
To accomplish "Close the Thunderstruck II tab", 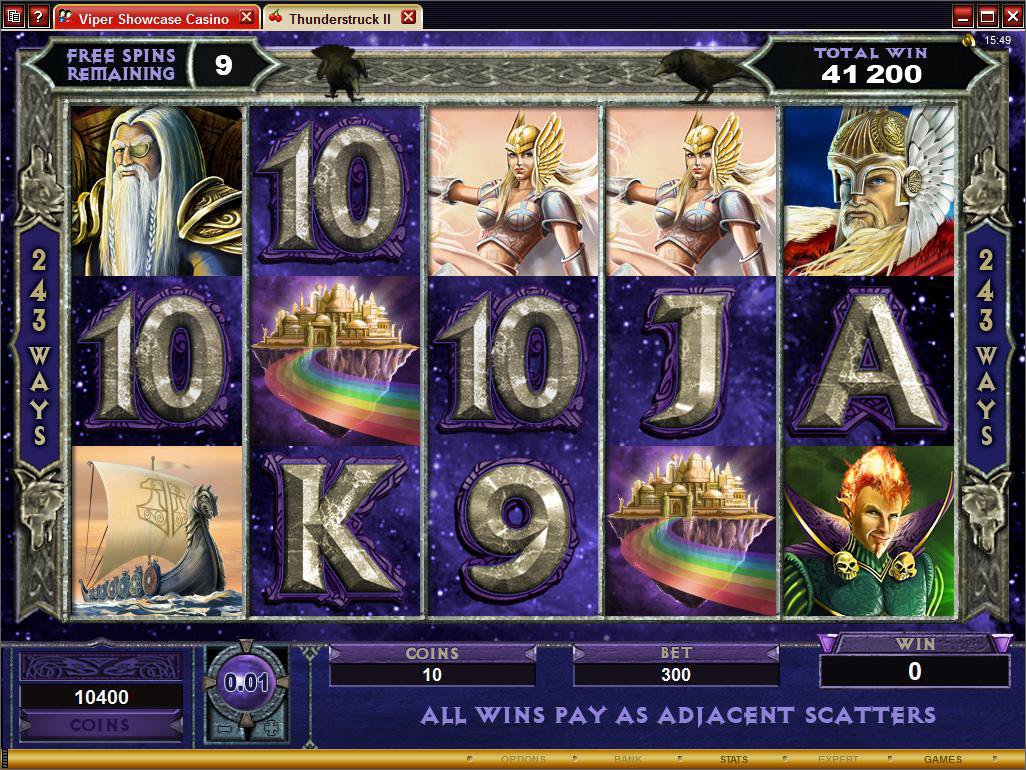I will click(x=408, y=17).
